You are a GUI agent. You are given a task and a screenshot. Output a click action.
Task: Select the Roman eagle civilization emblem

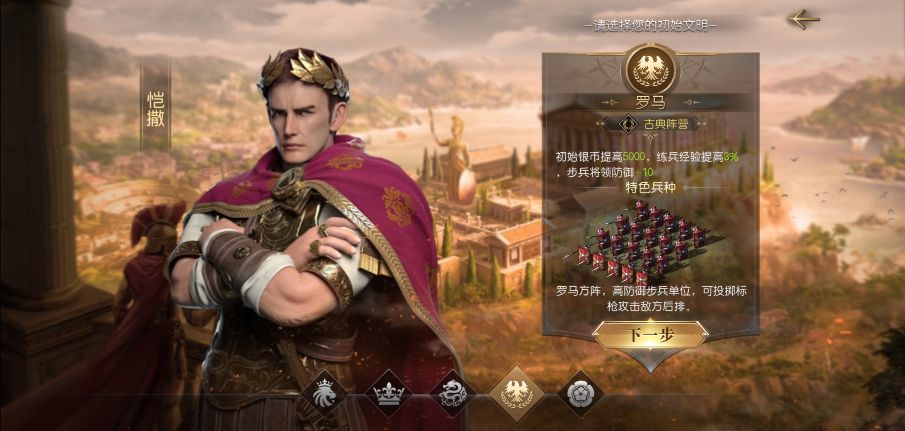(519, 392)
